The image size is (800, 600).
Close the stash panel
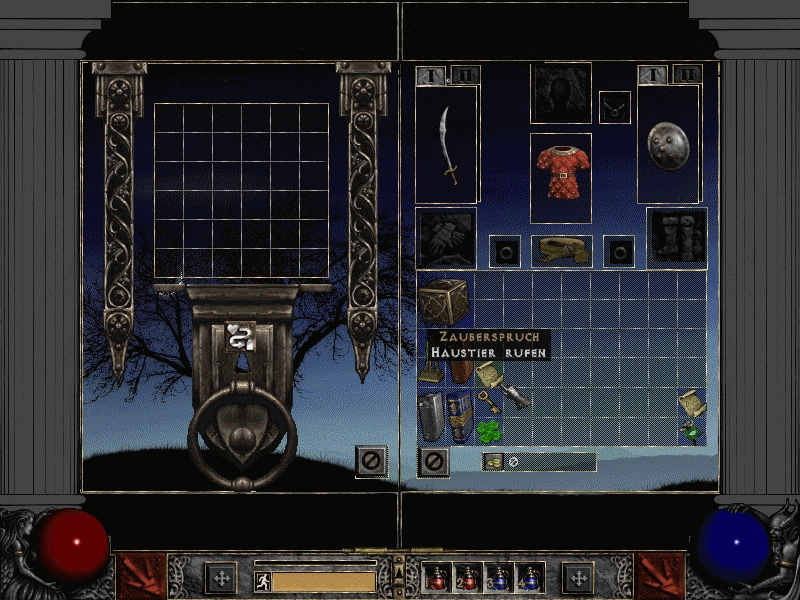[370, 460]
